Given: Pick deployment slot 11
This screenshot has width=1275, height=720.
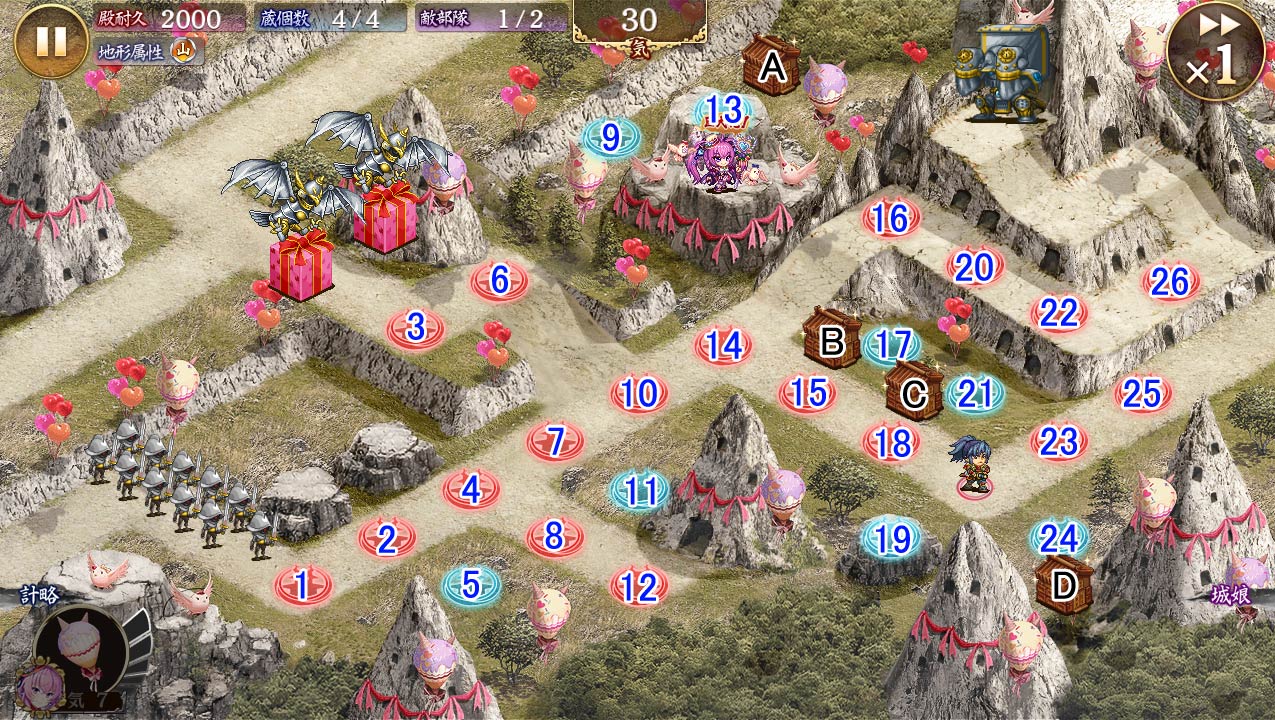Looking at the screenshot, I should (x=640, y=490).
